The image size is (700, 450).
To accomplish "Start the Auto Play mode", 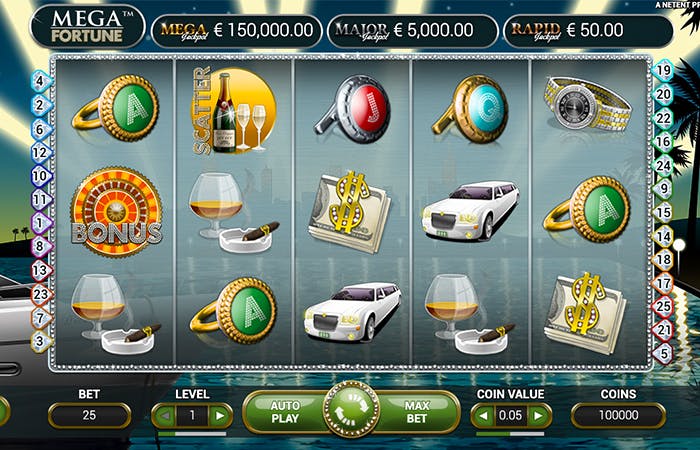I will click(x=285, y=413).
